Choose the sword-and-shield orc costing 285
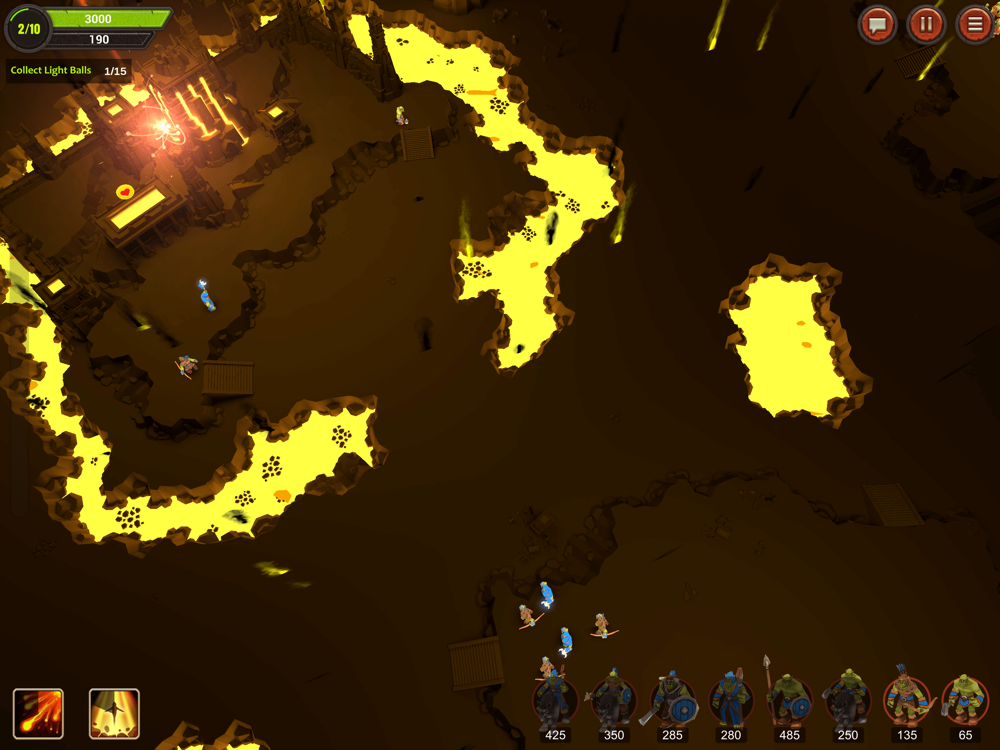This screenshot has height=750, width=1000. pyautogui.click(x=672, y=701)
